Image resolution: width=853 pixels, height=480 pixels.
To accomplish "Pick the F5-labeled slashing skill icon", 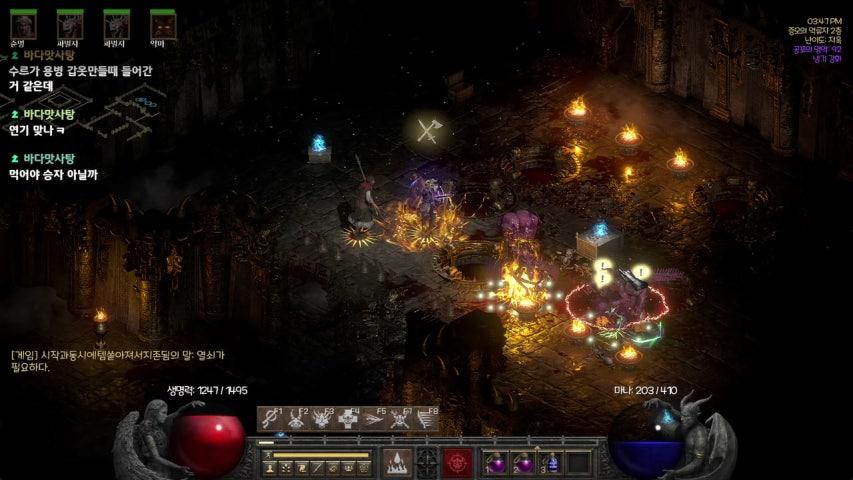I will [374, 419].
